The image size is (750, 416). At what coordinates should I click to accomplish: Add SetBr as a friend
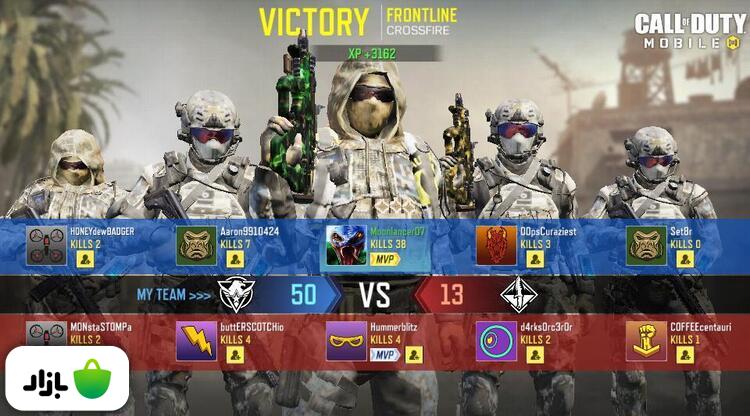[684, 259]
